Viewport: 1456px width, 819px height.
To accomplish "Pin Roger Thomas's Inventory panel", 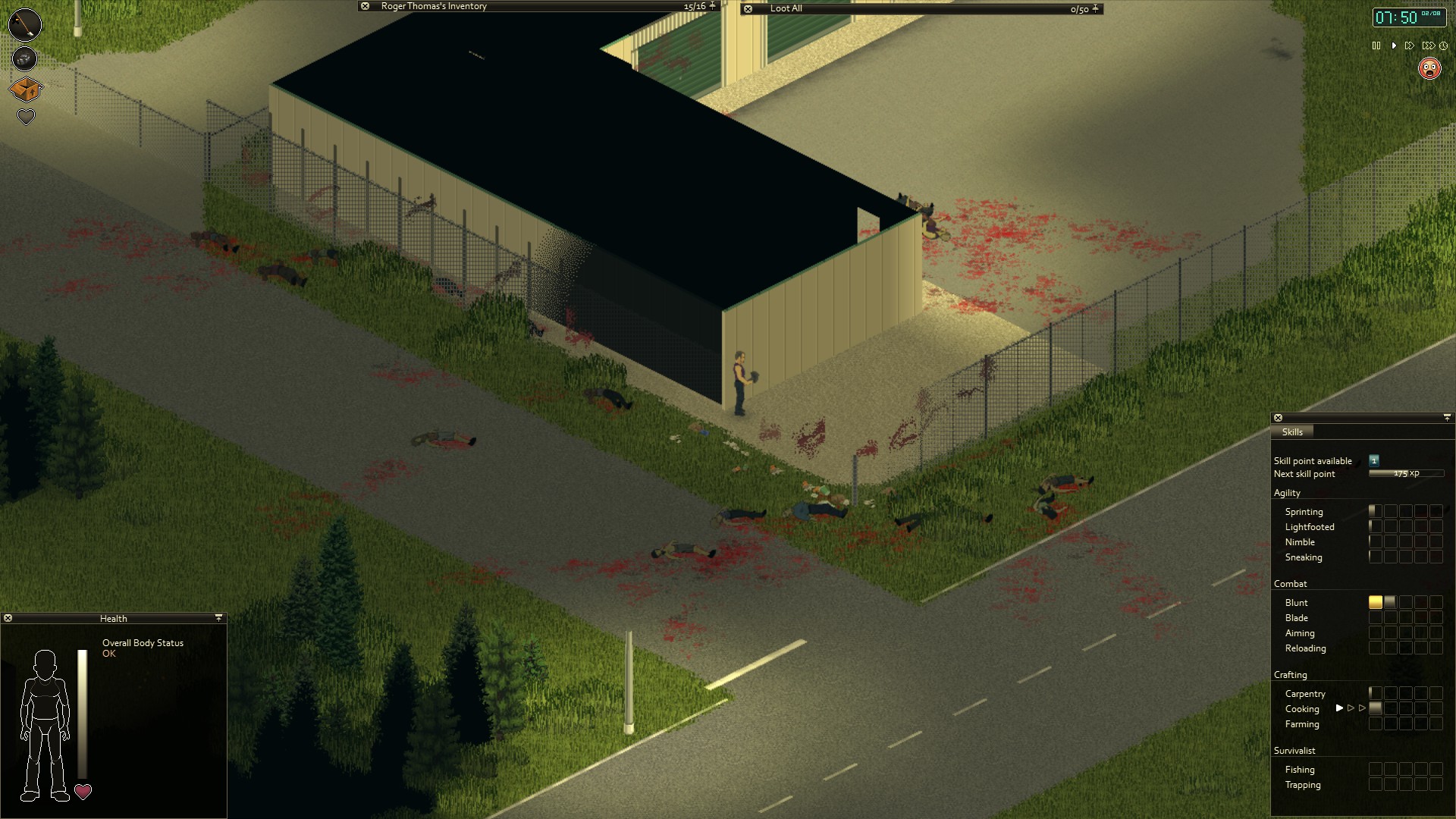I will pyautogui.click(x=711, y=5).
